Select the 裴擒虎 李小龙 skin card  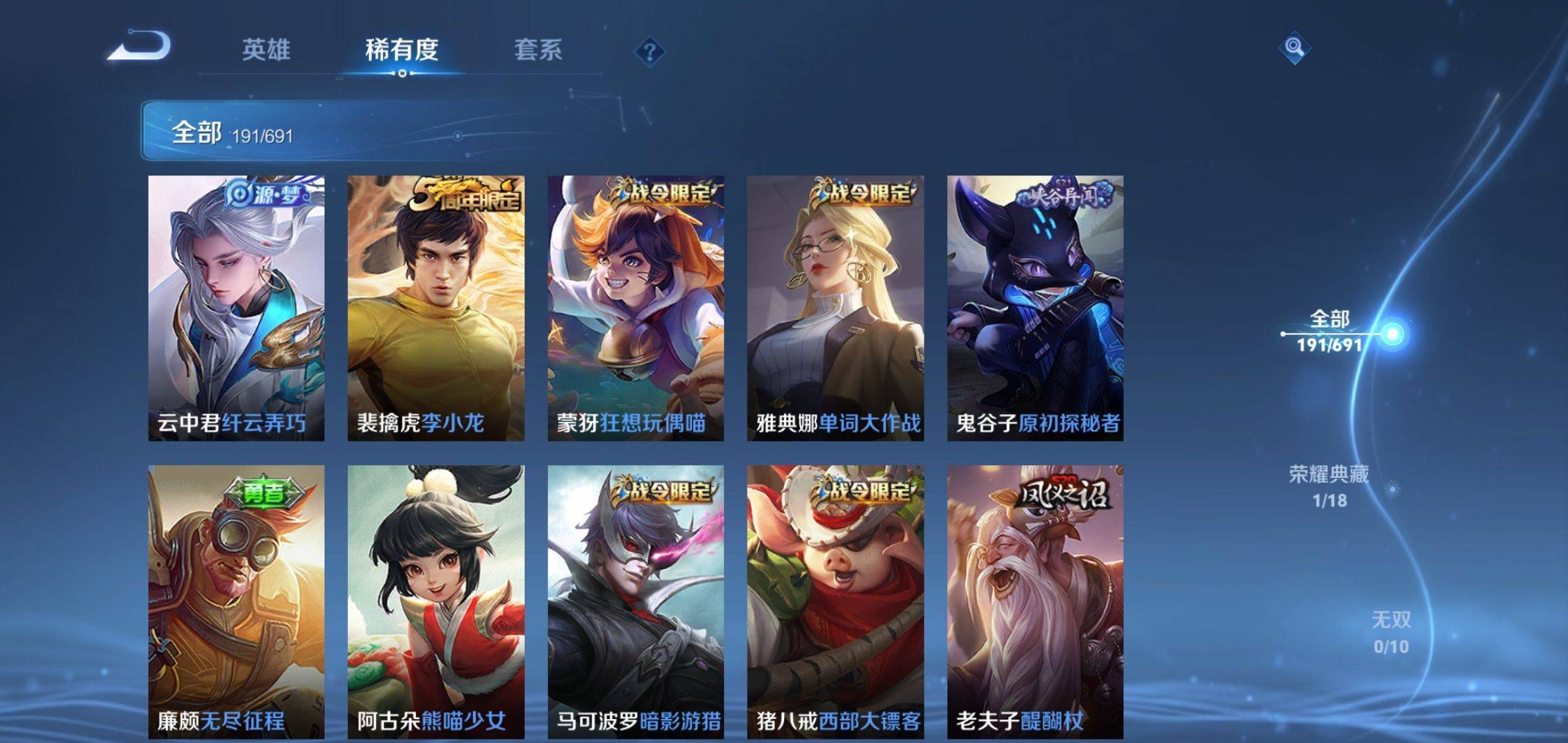(x=435, y=308)
